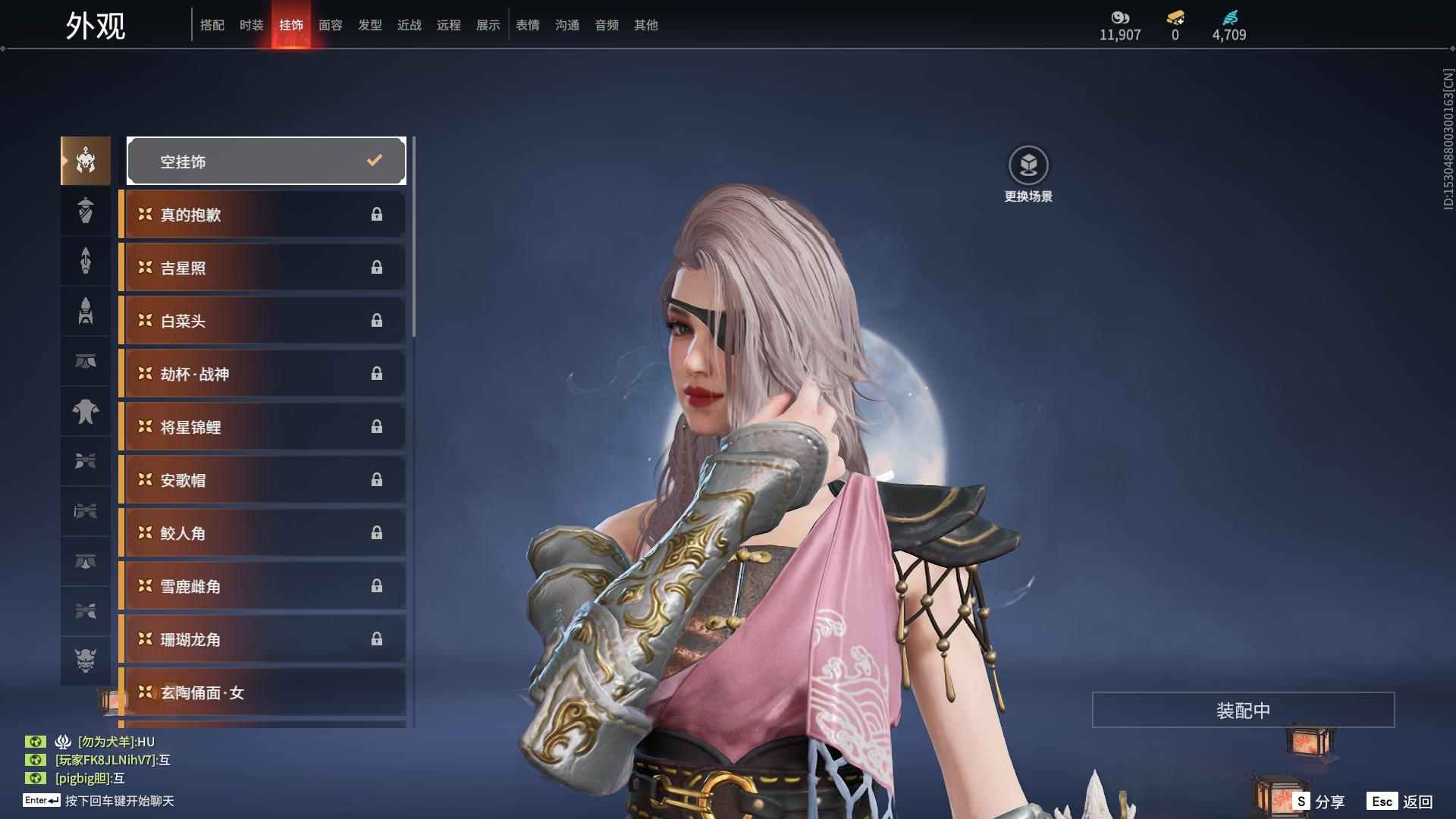Select the 吉星照 accessory row
Viewport: 1456px width, 819px height.
point(262,268)
